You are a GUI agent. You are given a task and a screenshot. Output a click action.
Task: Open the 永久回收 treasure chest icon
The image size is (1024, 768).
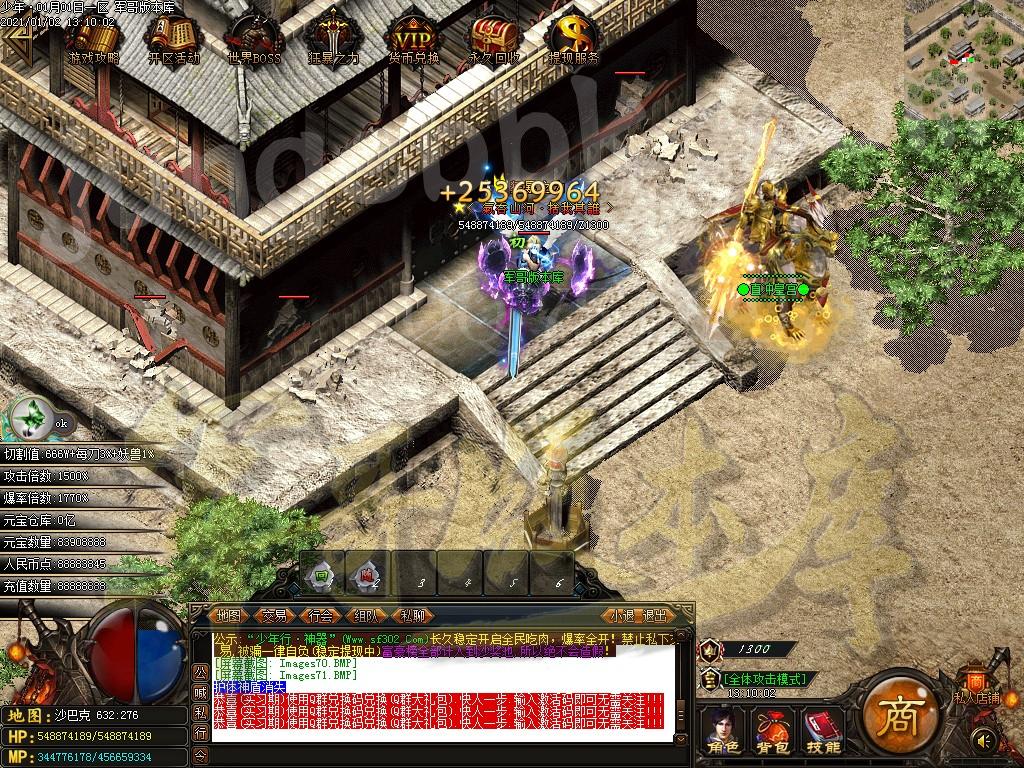click(494, 40)
